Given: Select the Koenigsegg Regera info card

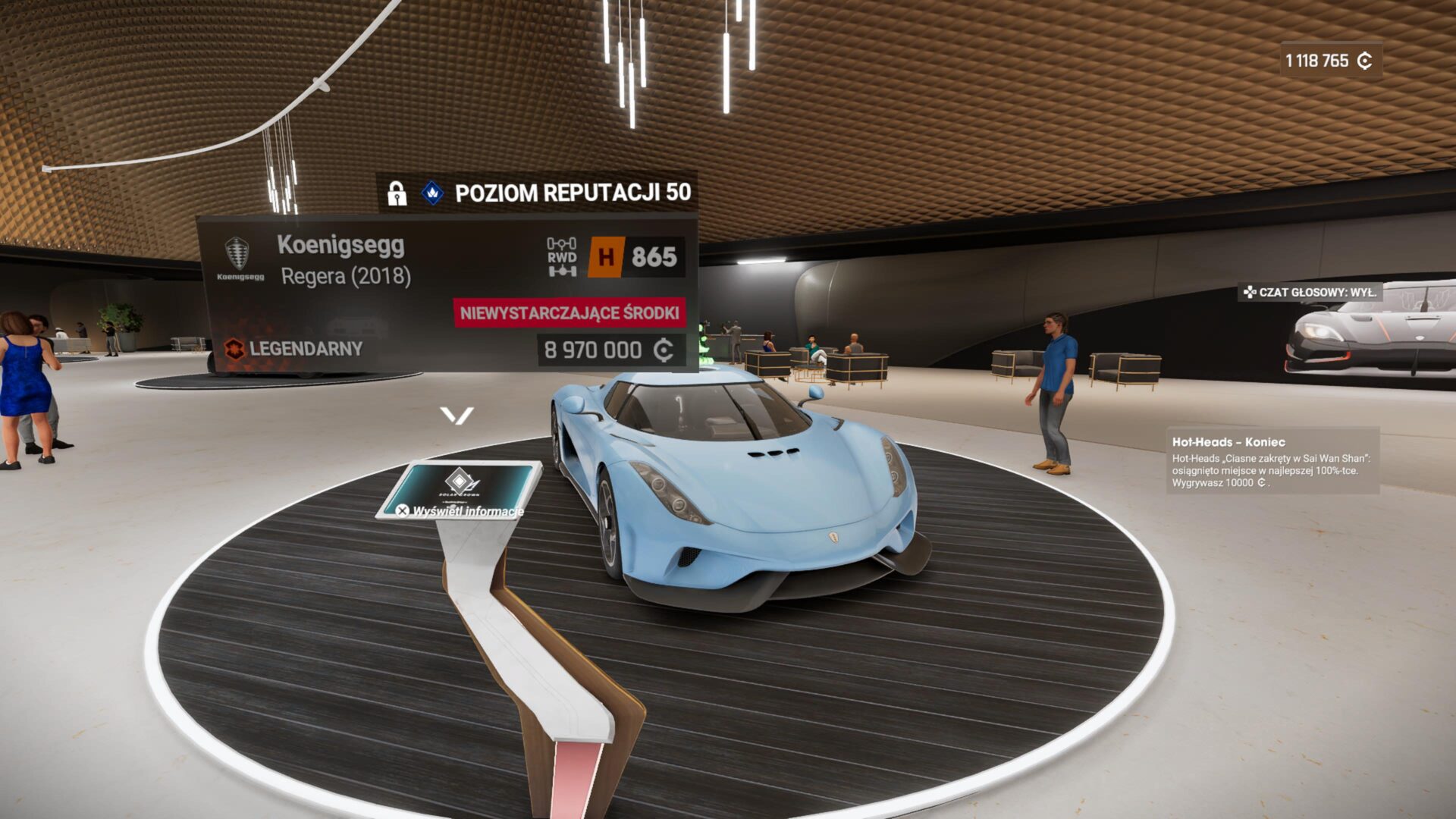Looking at the screenshot, I should pos(447,294).
